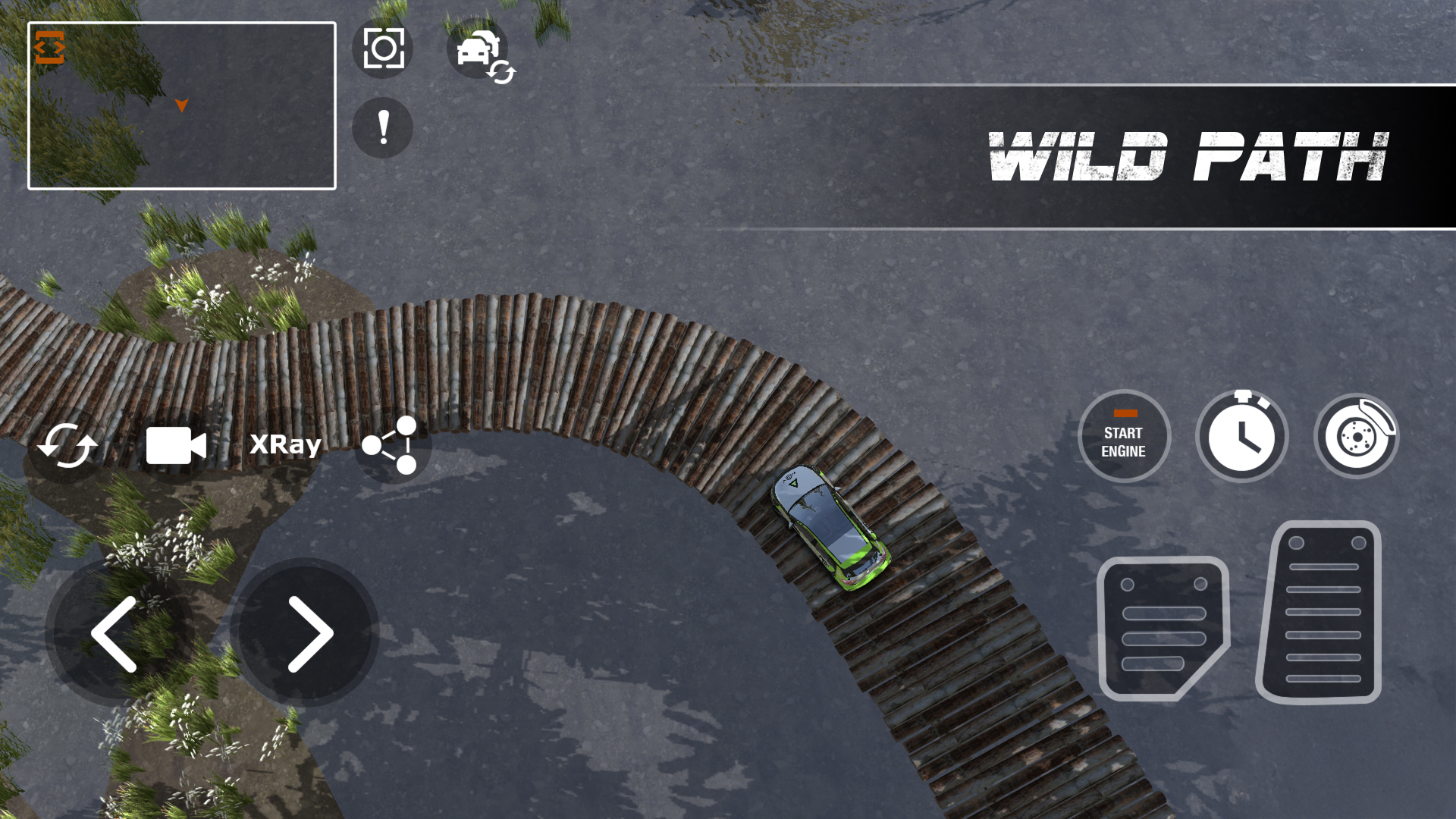Click the rotate camera icon
1456x819 pixels.
[67, 446]
